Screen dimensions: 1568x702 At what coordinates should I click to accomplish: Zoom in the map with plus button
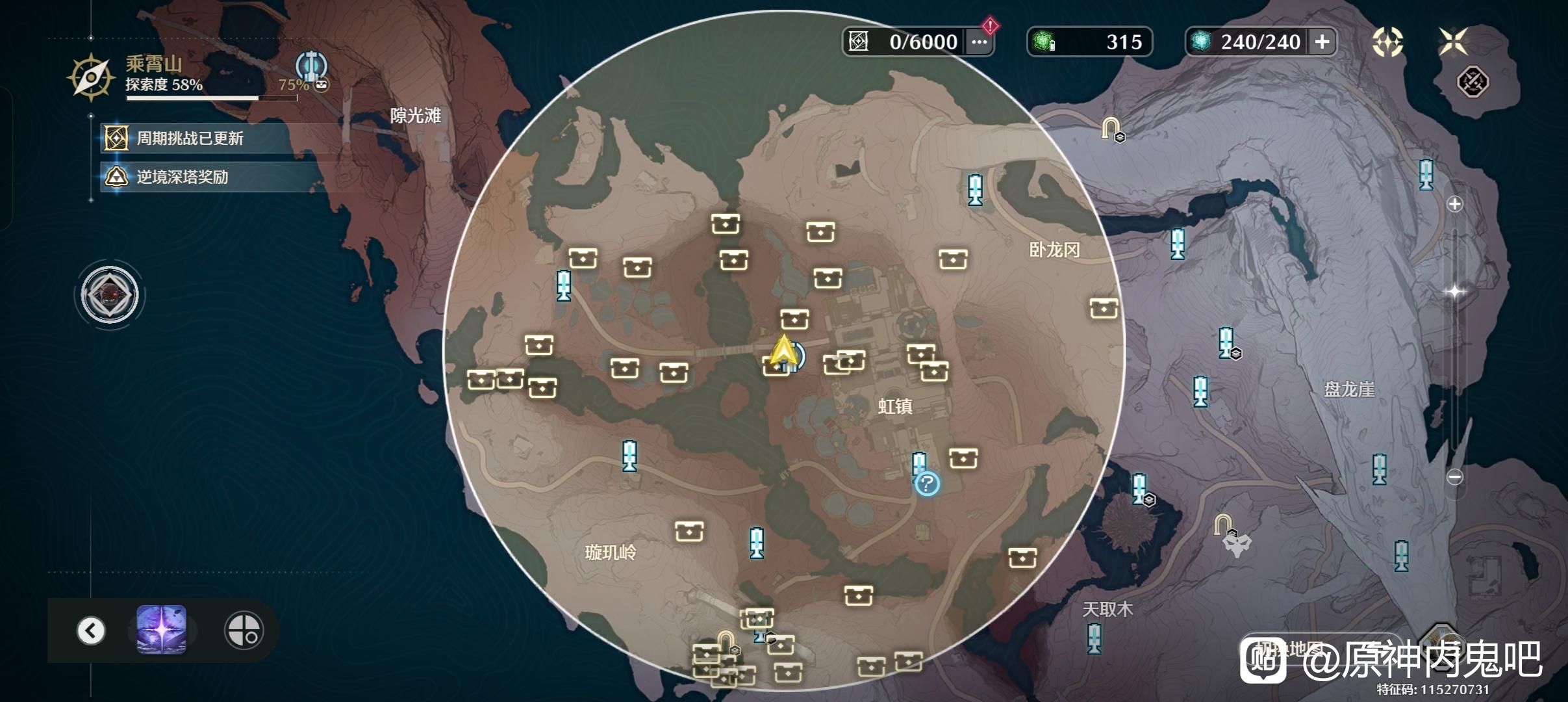(1455, 204)
